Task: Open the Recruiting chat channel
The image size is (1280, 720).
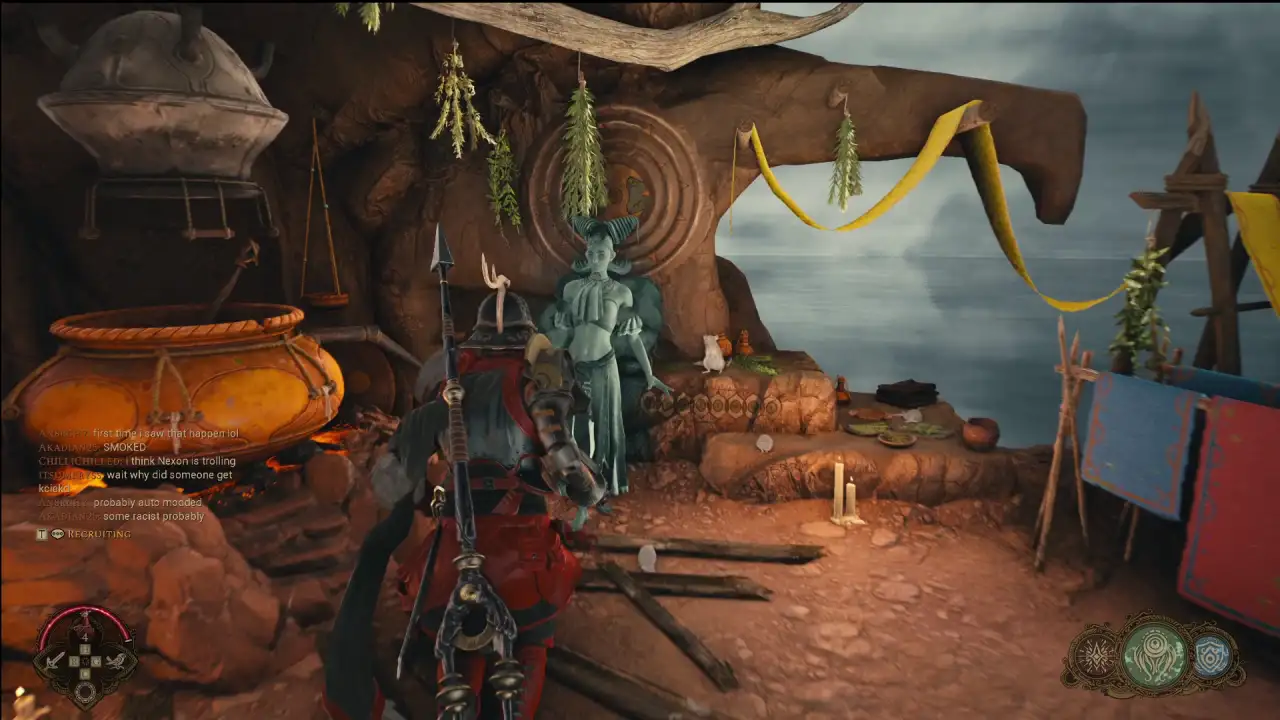Action: 98,534
